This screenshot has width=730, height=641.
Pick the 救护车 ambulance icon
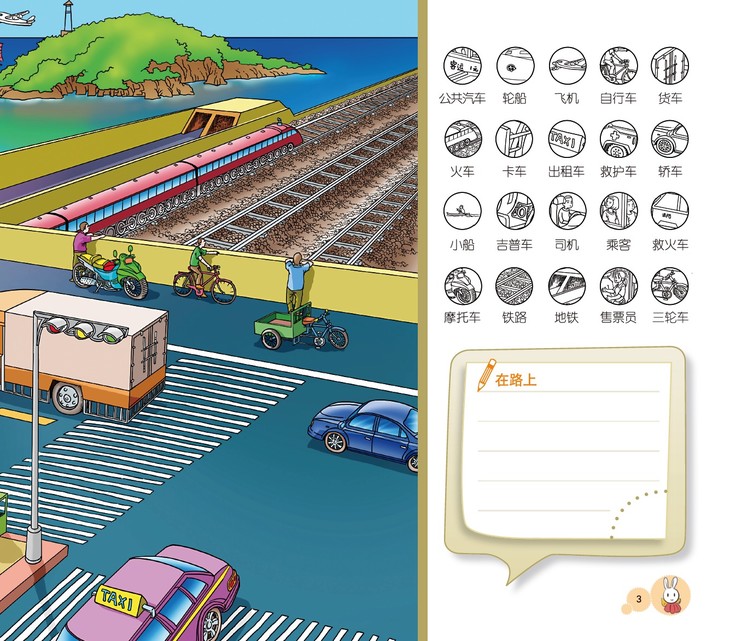618,138
